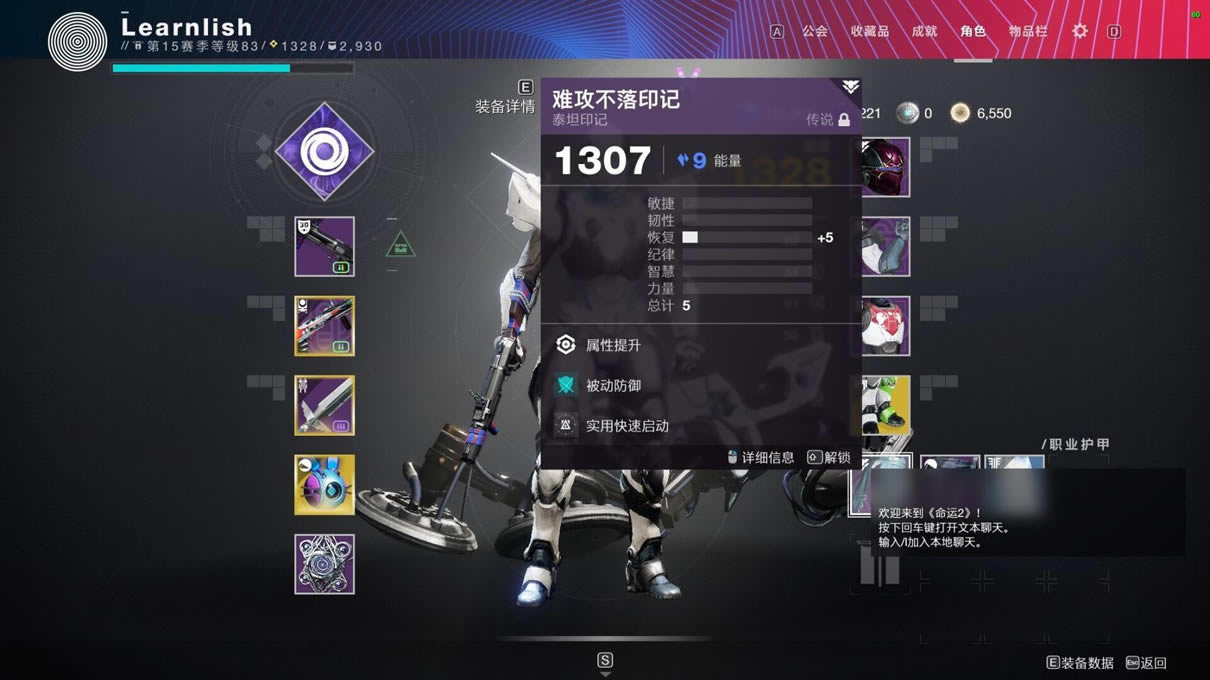Screen dimensions: 1210x680
Task: Open the Ghost shell slot
Action: [x=324, y=485]
